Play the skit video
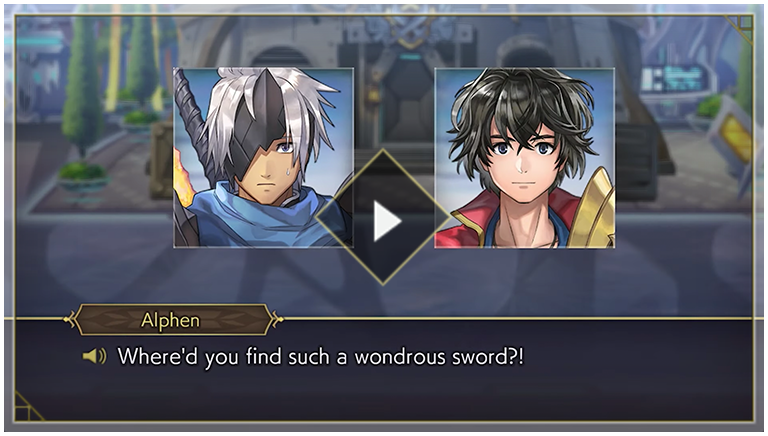 tap(385, 221)
